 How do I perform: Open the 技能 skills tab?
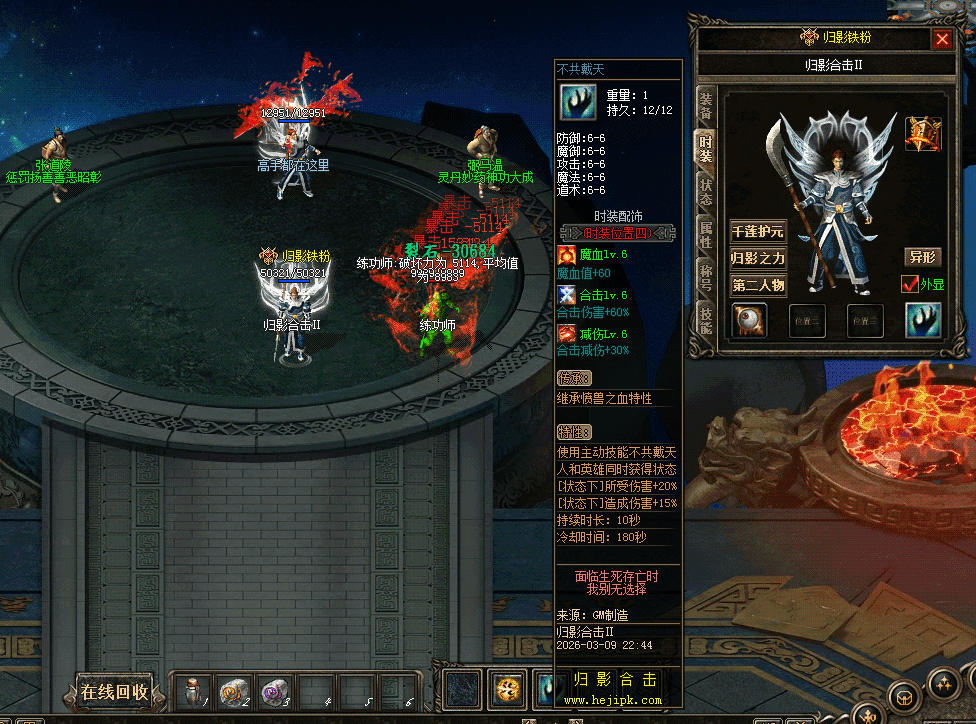705,321
